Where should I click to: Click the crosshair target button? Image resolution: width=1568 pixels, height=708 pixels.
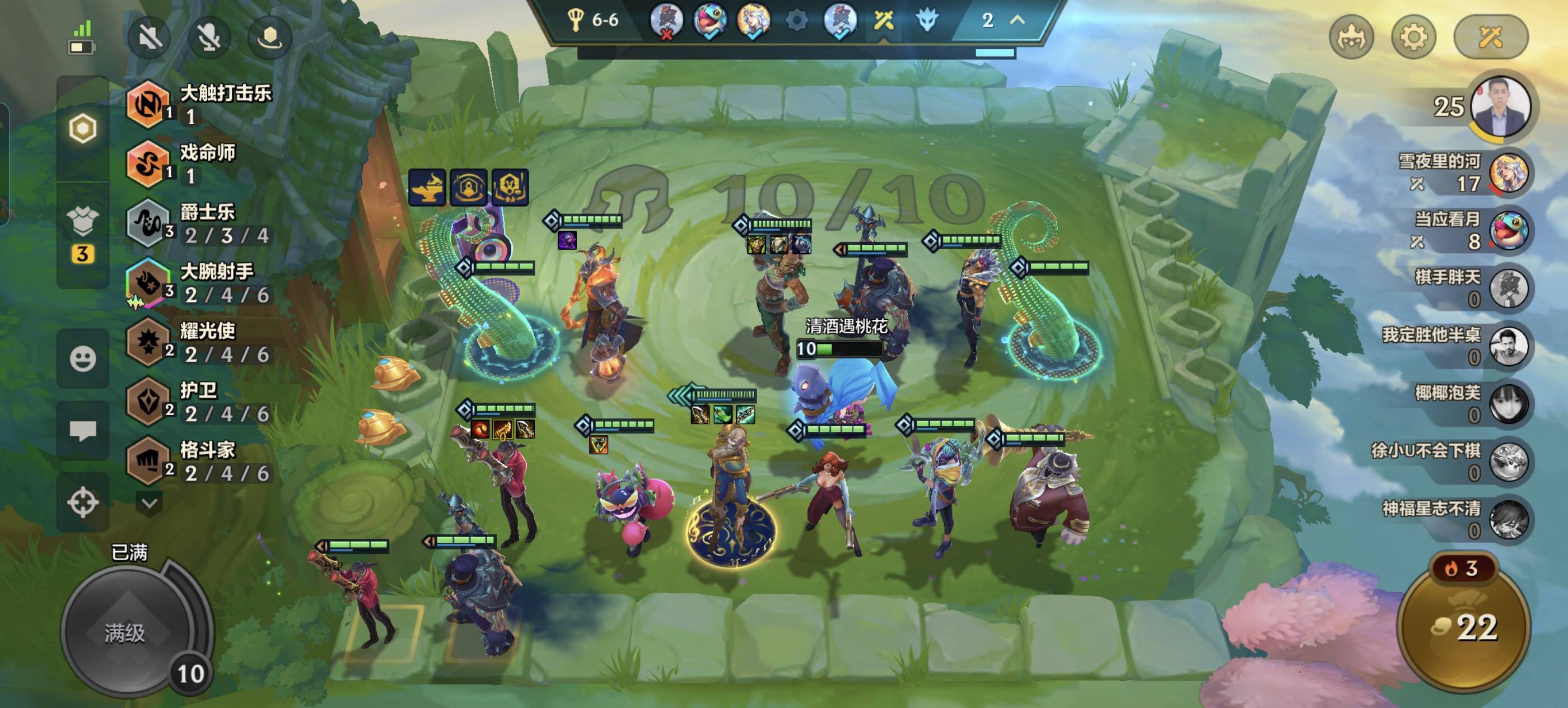pyautogui.click(x=83, y=503)
